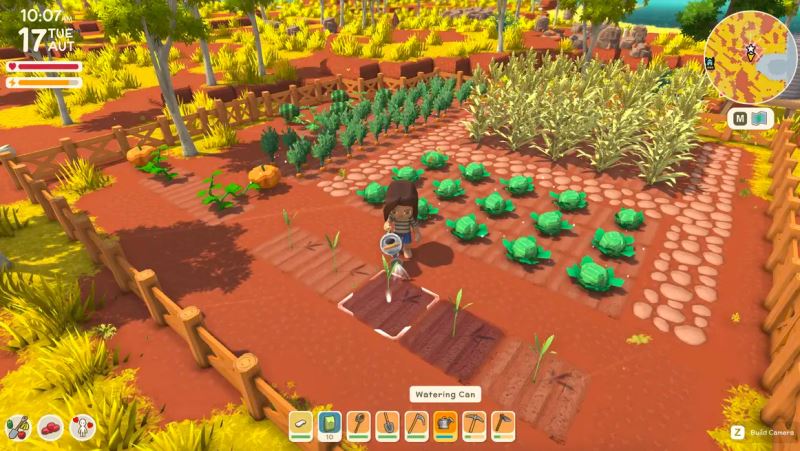Open the character with hearts icon
Screen dimensions: 800x451
81,429
